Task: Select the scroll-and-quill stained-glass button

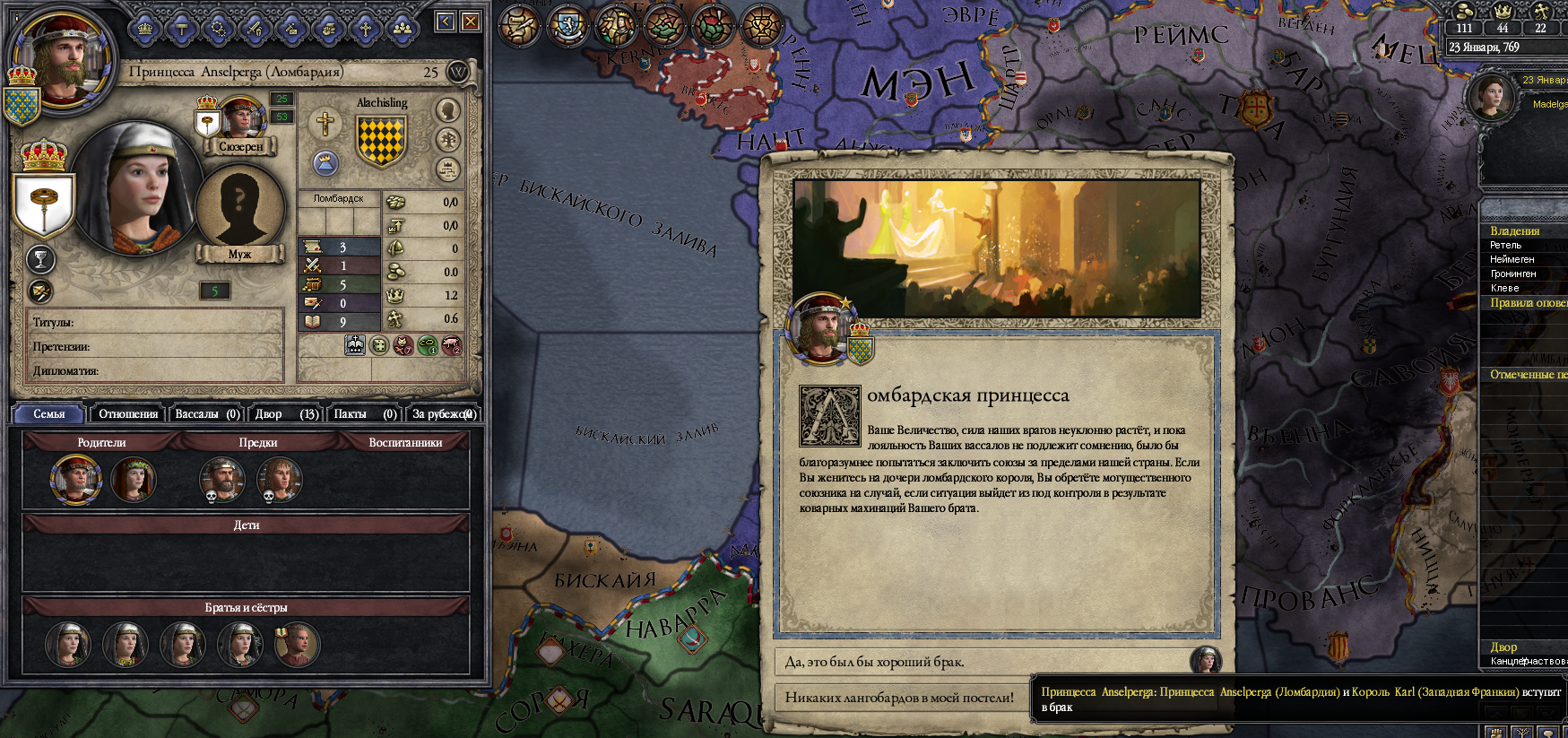Action: (520, 25)
